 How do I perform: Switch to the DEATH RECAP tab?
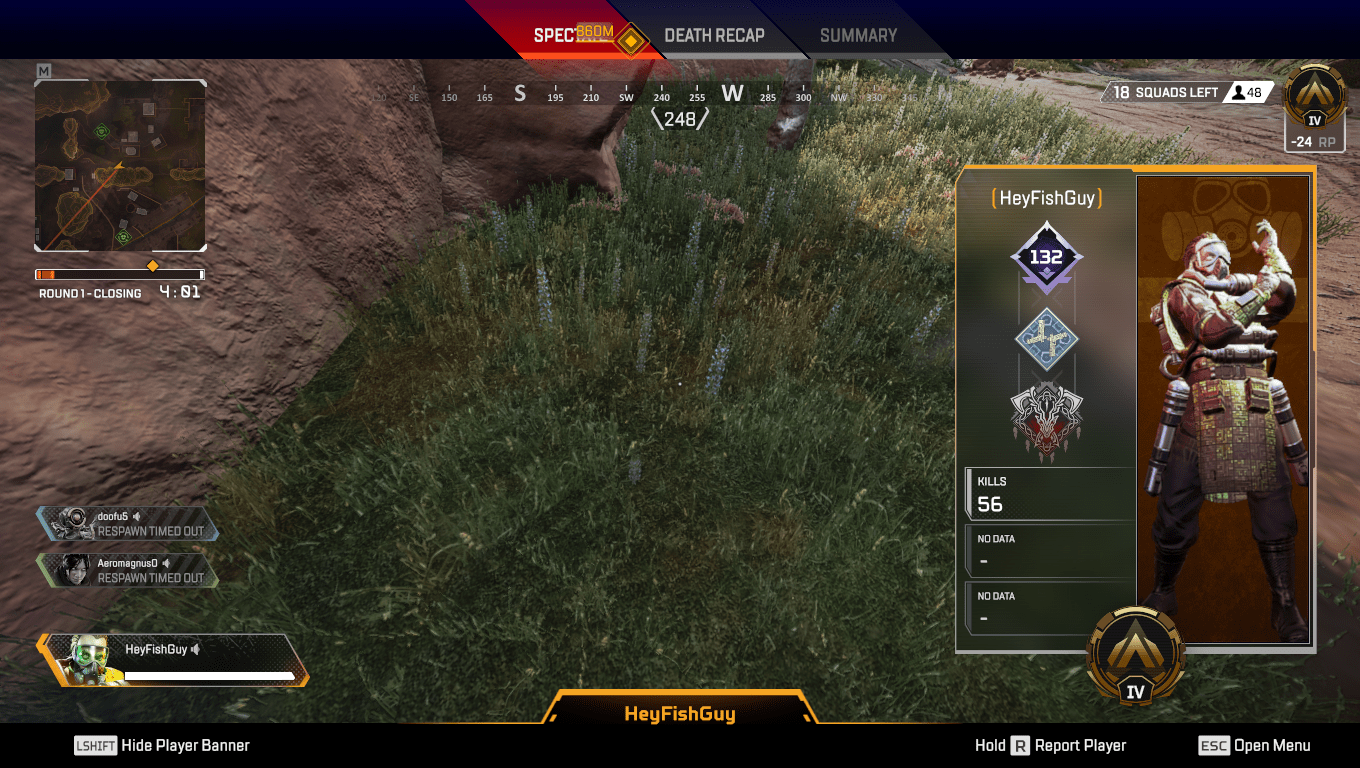(x=715, y=35)
